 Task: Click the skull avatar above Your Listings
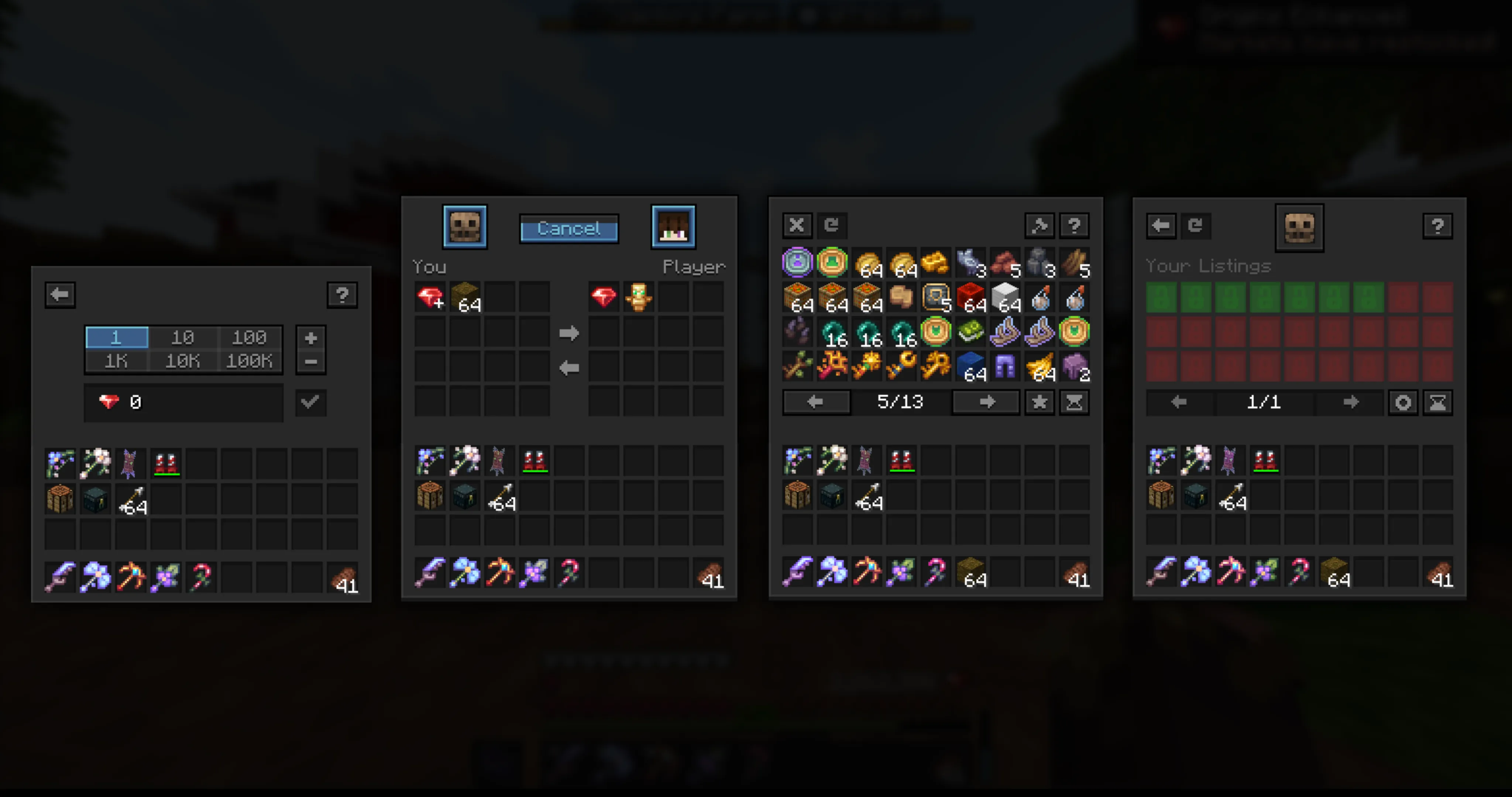coord(1299,228)
